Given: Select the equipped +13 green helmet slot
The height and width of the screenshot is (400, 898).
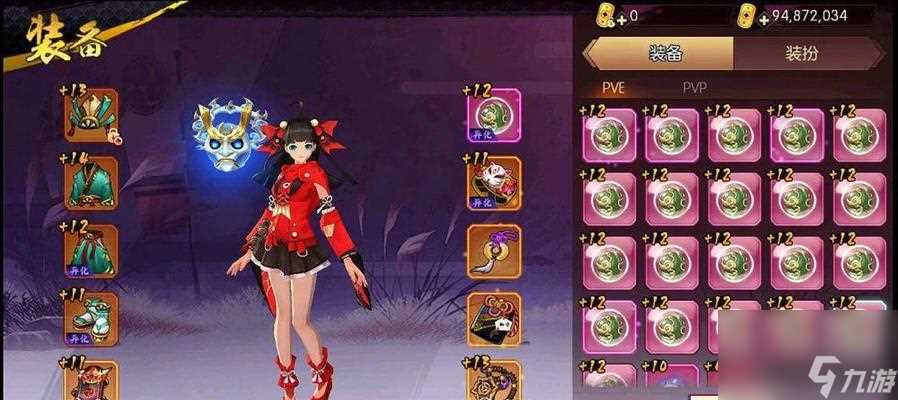Looking at the screenshot, I should tap(92, 116).
